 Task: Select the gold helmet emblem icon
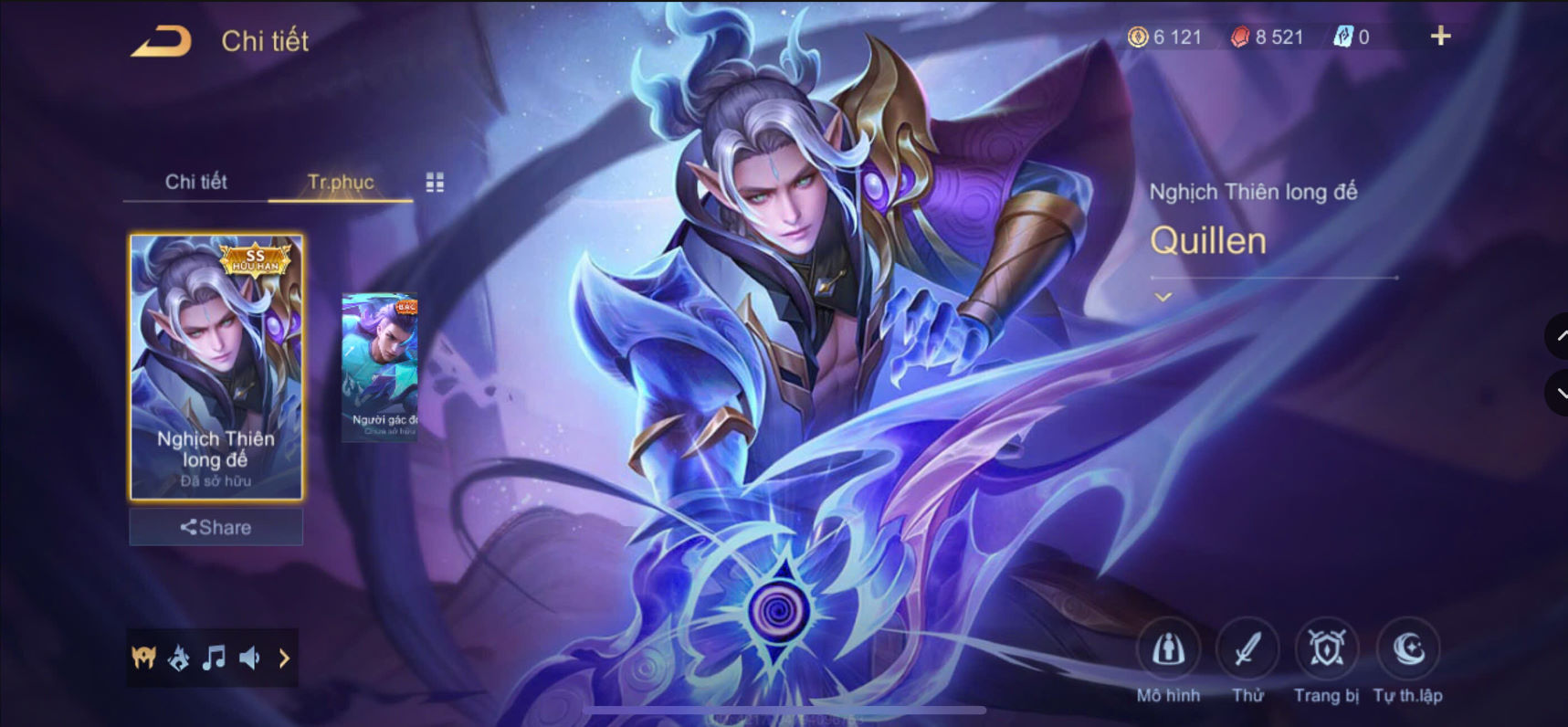pos(146,657)
